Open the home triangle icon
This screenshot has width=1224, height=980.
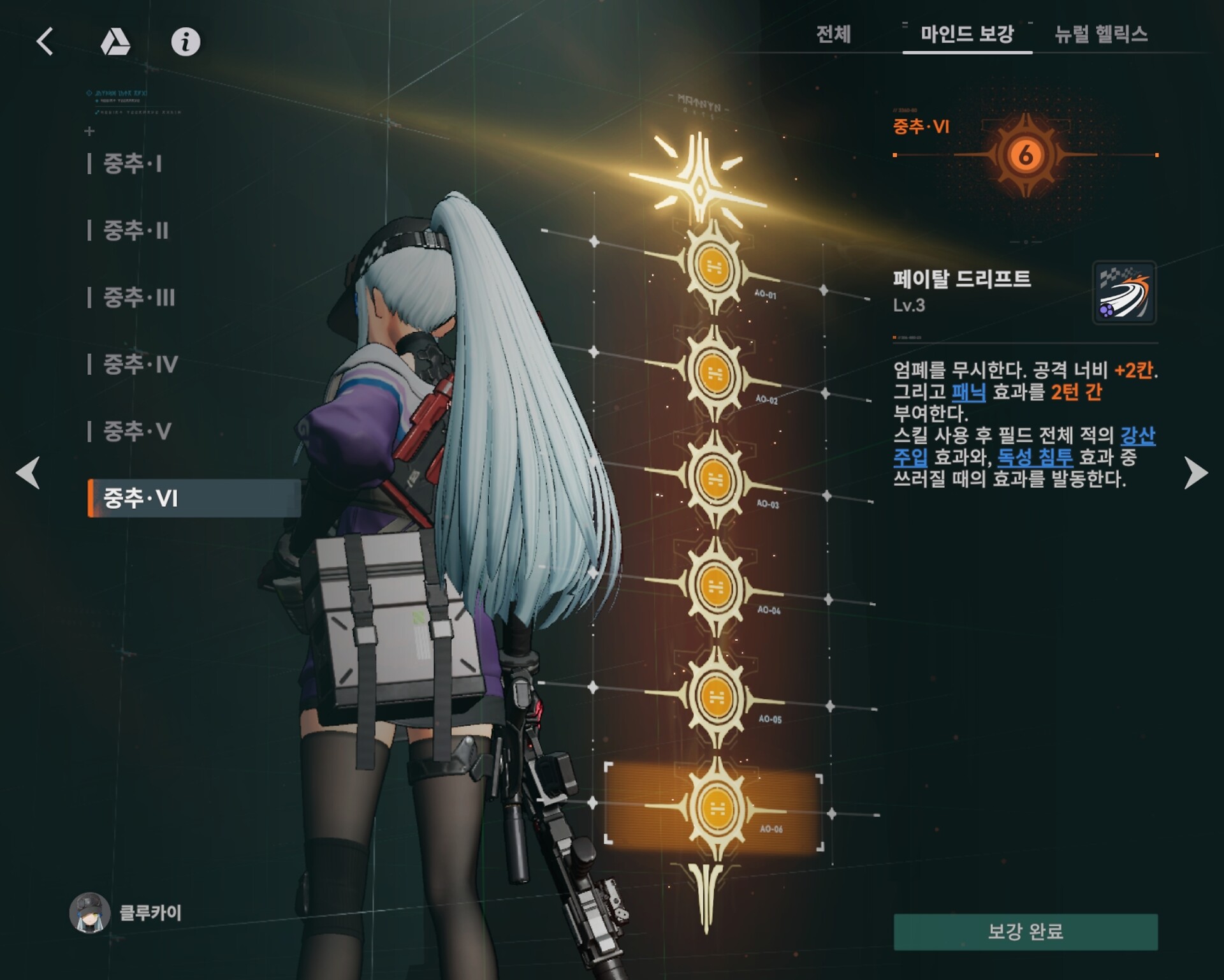pyautogui.click(x=115, y=43)
